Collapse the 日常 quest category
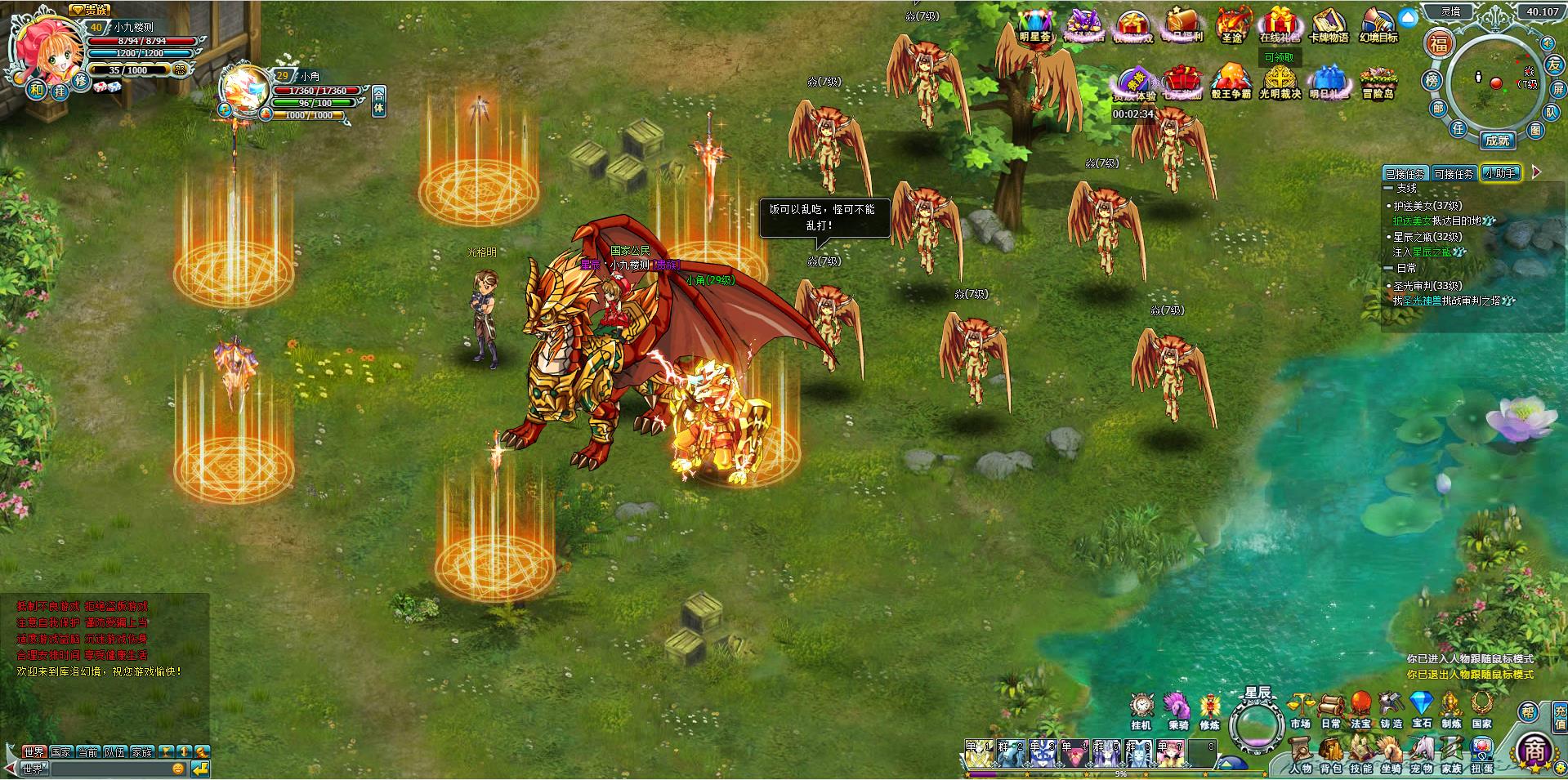 point(1388,269)
